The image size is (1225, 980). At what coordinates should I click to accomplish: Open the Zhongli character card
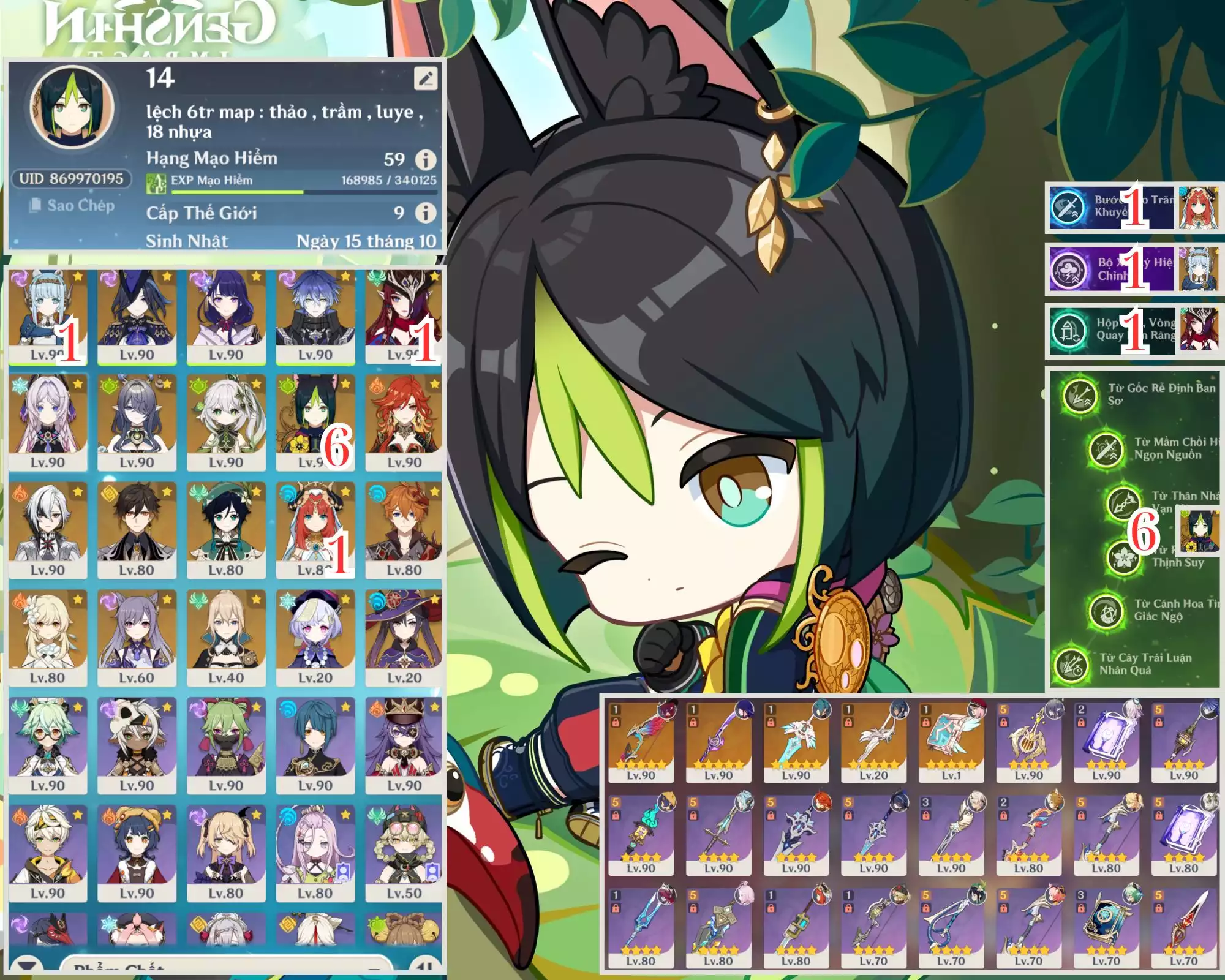pos(137,530)
